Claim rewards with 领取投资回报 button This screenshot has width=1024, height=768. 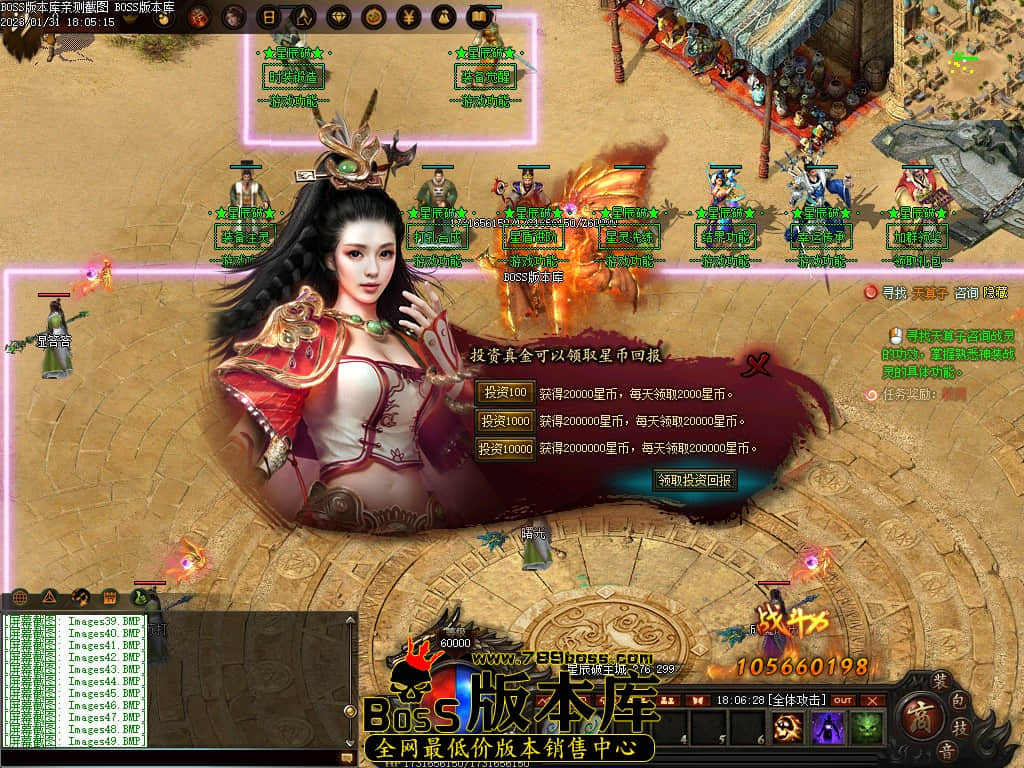695,480
